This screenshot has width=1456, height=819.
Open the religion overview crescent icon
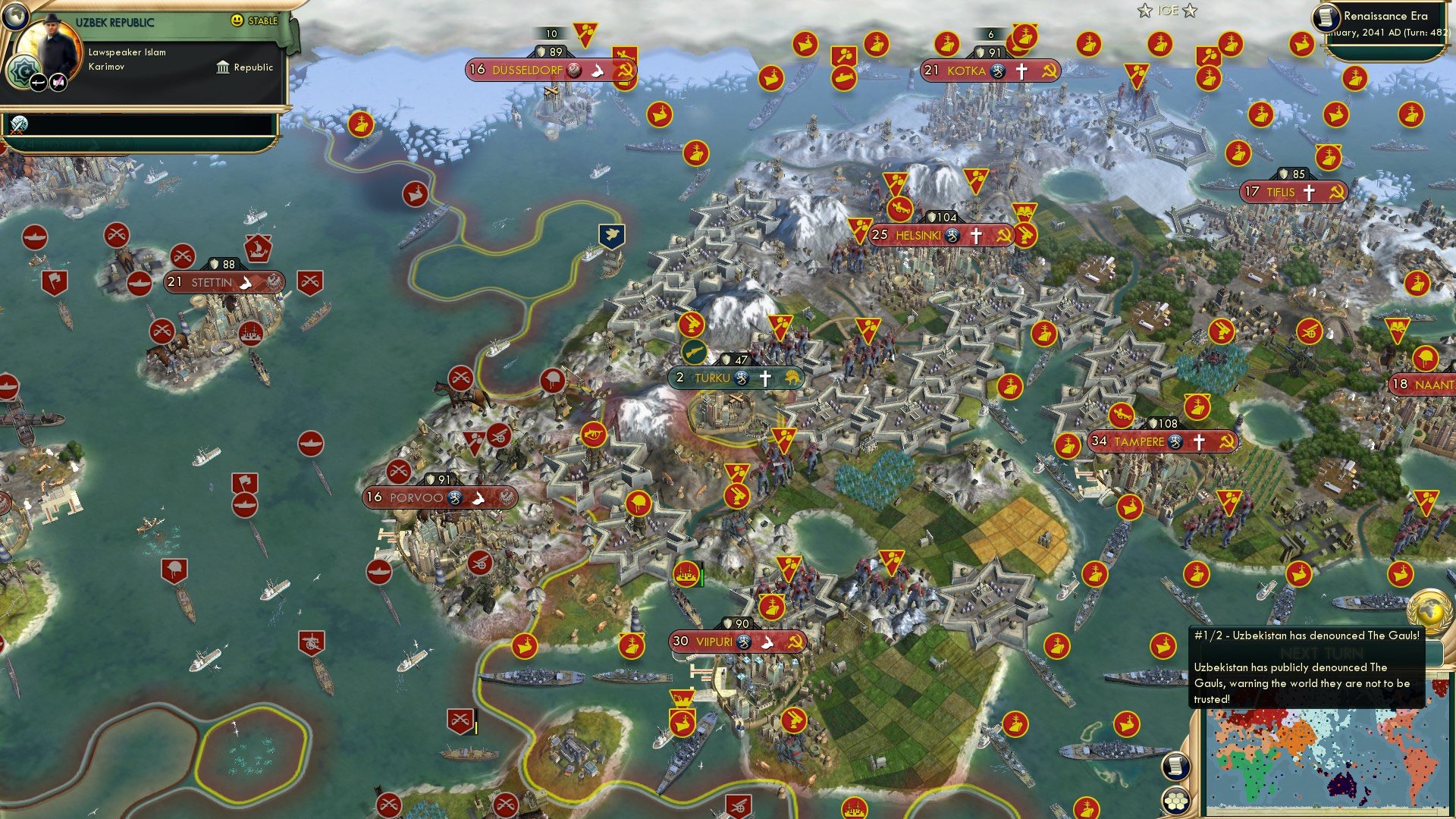point(23,71)
